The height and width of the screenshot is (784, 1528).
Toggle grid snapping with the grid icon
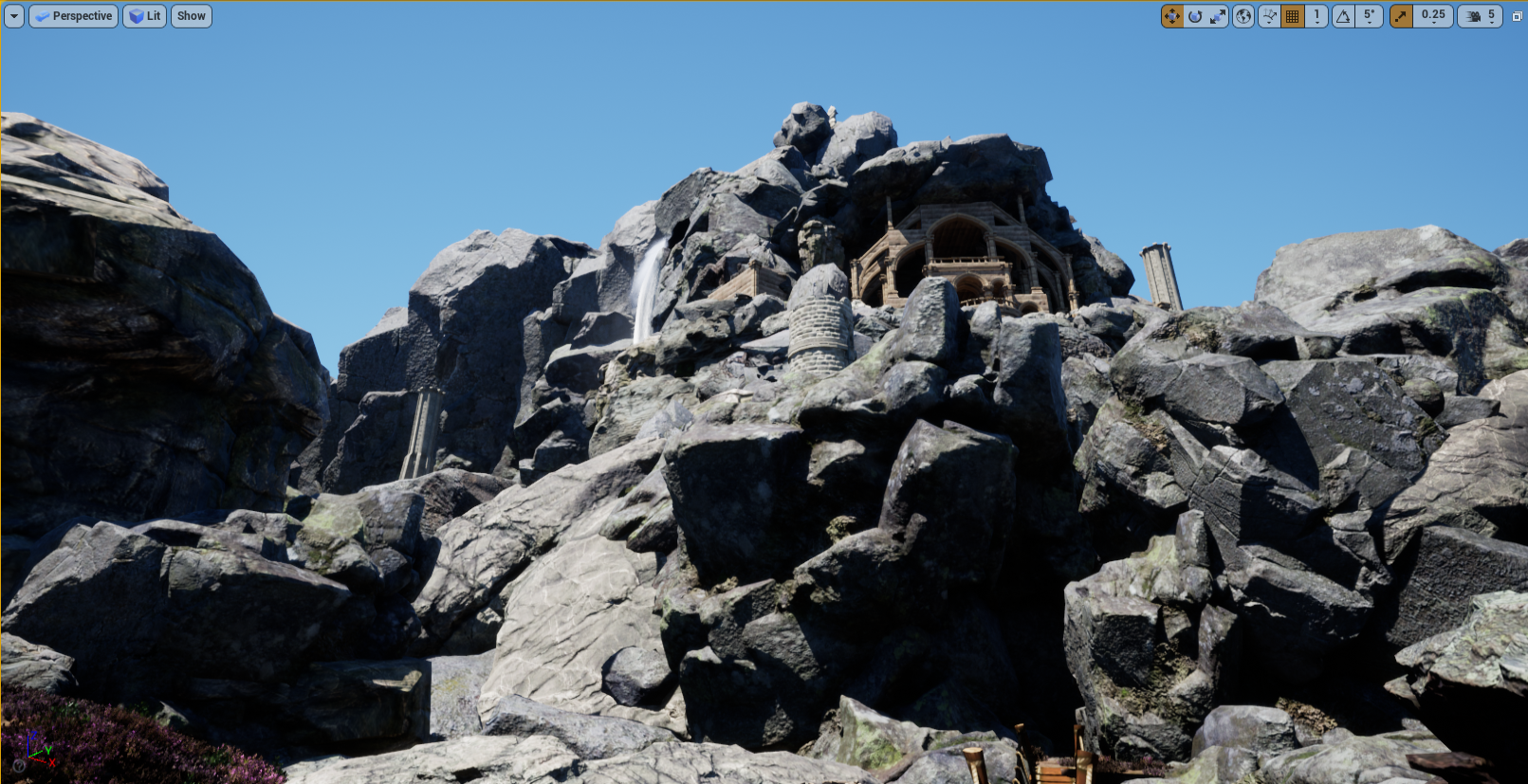coord(1292,16)
